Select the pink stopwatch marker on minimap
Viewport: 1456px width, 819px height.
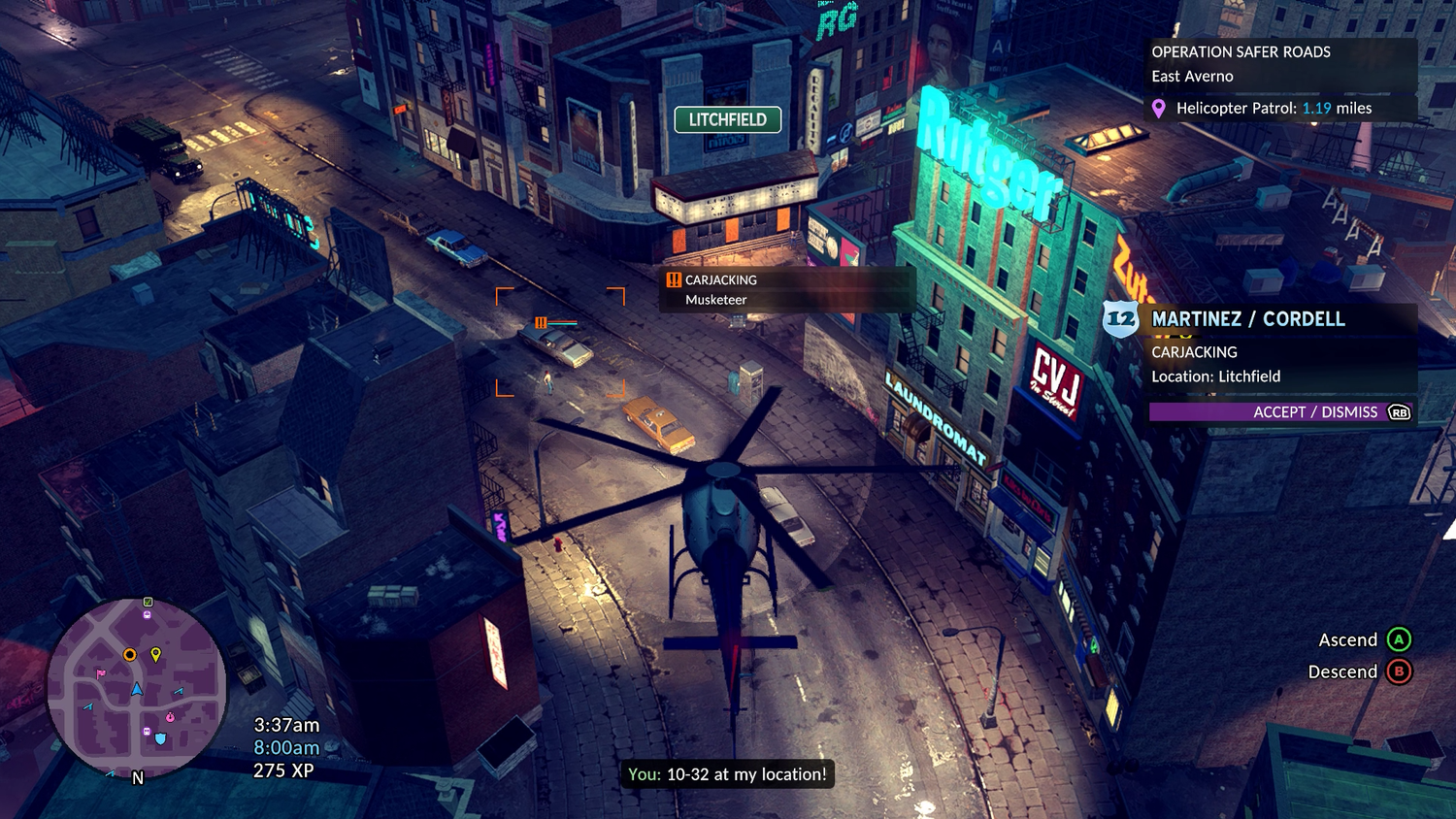pyautogui.click(x=171, y=717)
